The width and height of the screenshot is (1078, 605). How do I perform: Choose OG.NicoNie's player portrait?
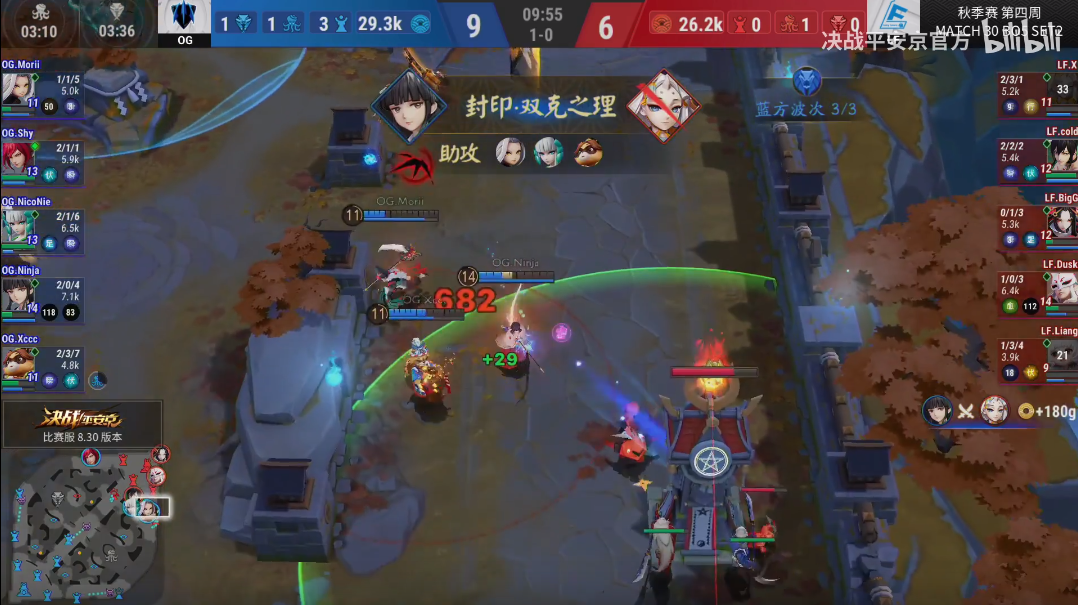pyautogui.click(x=17, y=224)
